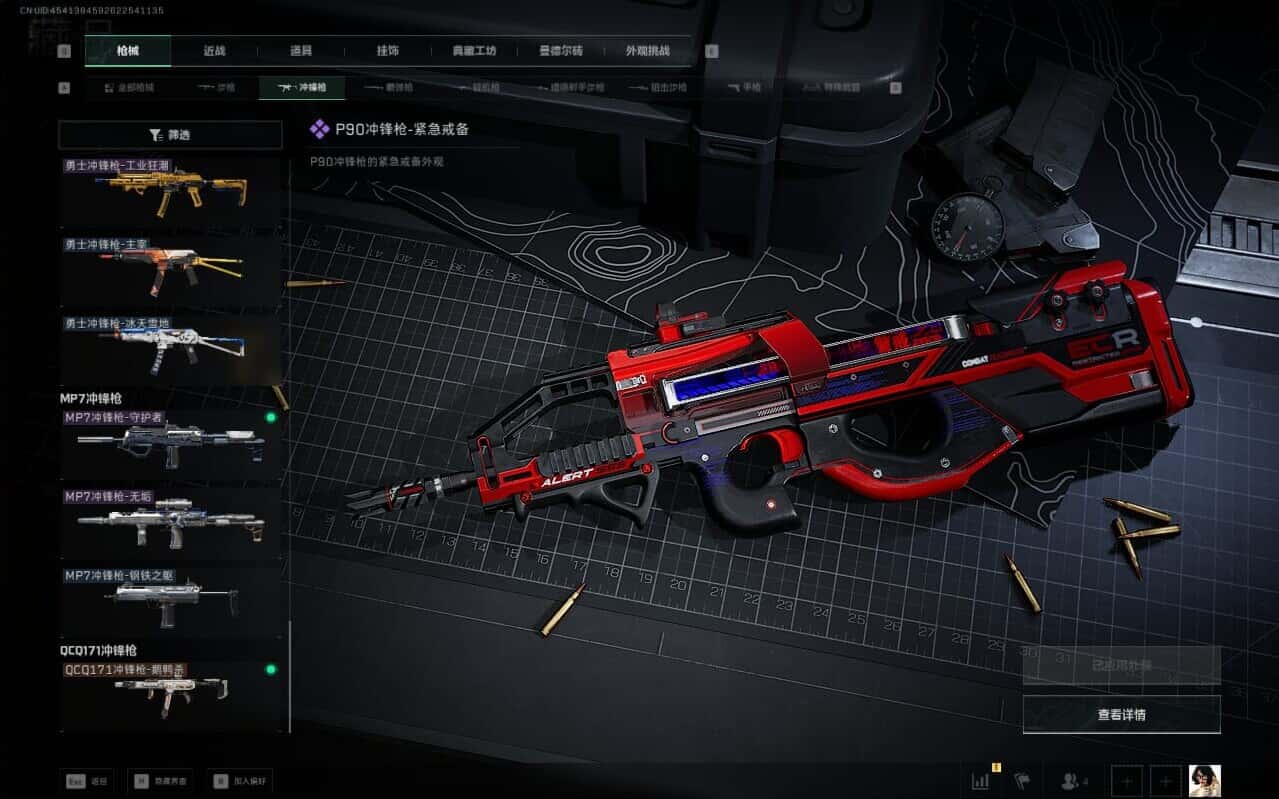
Task: Open the bar chart stats icon
Action: (981, 780)
